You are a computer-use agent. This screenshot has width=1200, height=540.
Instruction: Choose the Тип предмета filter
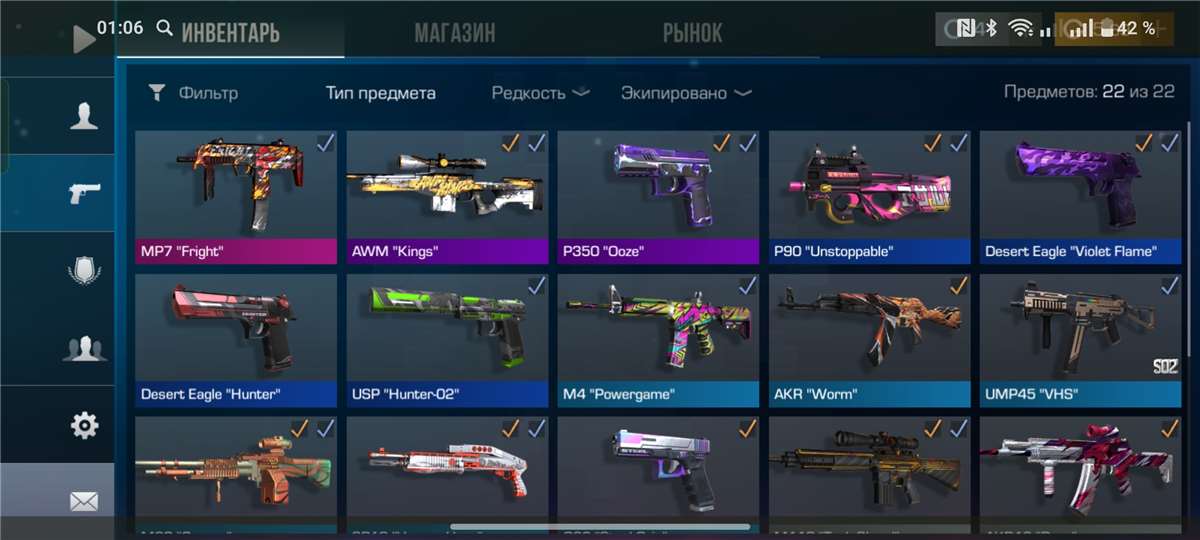click(380, 93)
